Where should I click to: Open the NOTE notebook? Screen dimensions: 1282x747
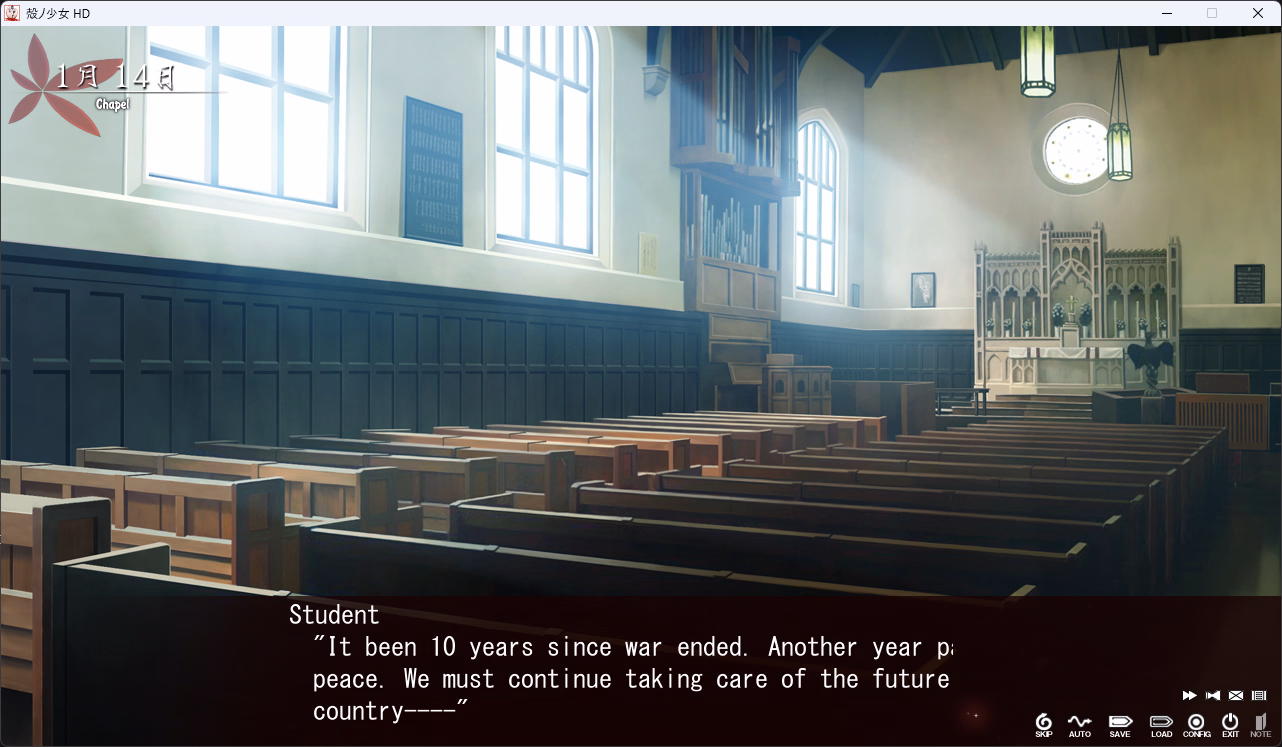click(x=1260, y=724)
